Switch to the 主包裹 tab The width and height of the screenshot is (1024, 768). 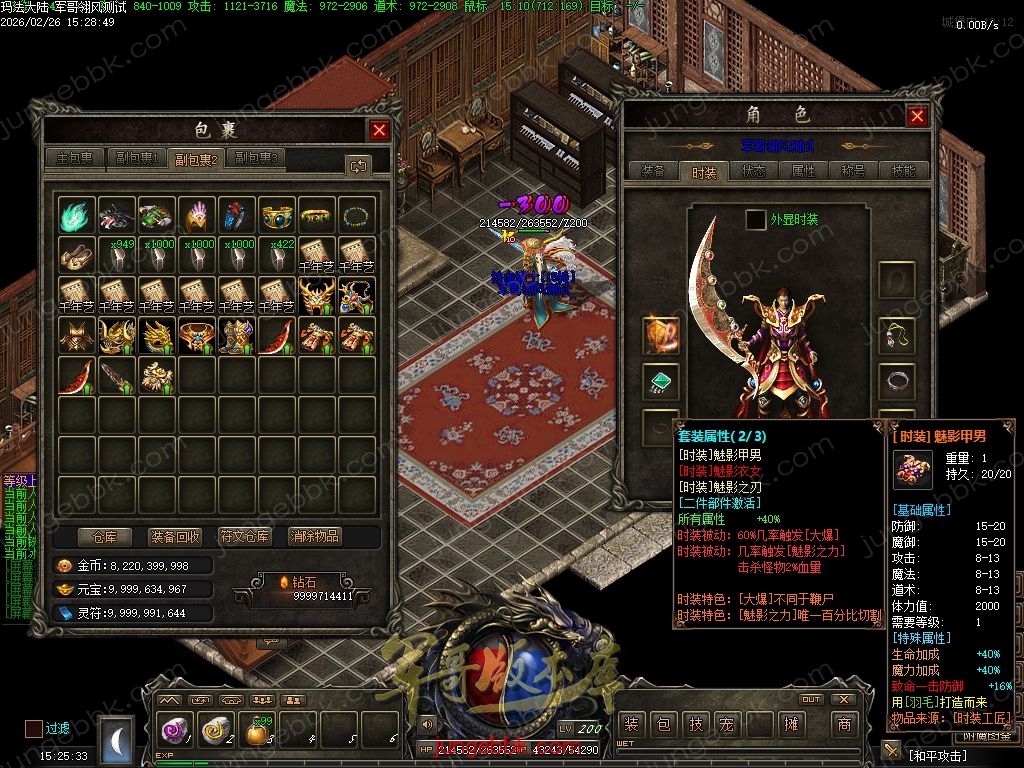pyautogui.click(x=75, y=158)
